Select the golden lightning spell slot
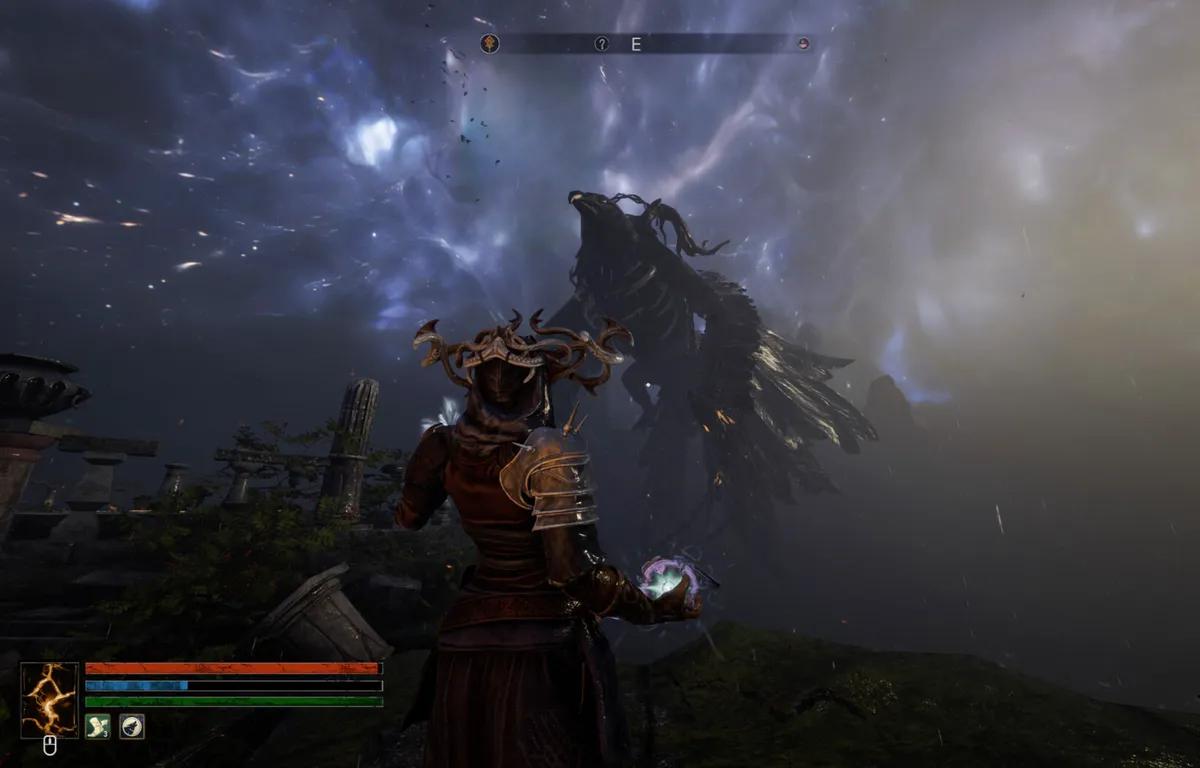 coord(49,700)
